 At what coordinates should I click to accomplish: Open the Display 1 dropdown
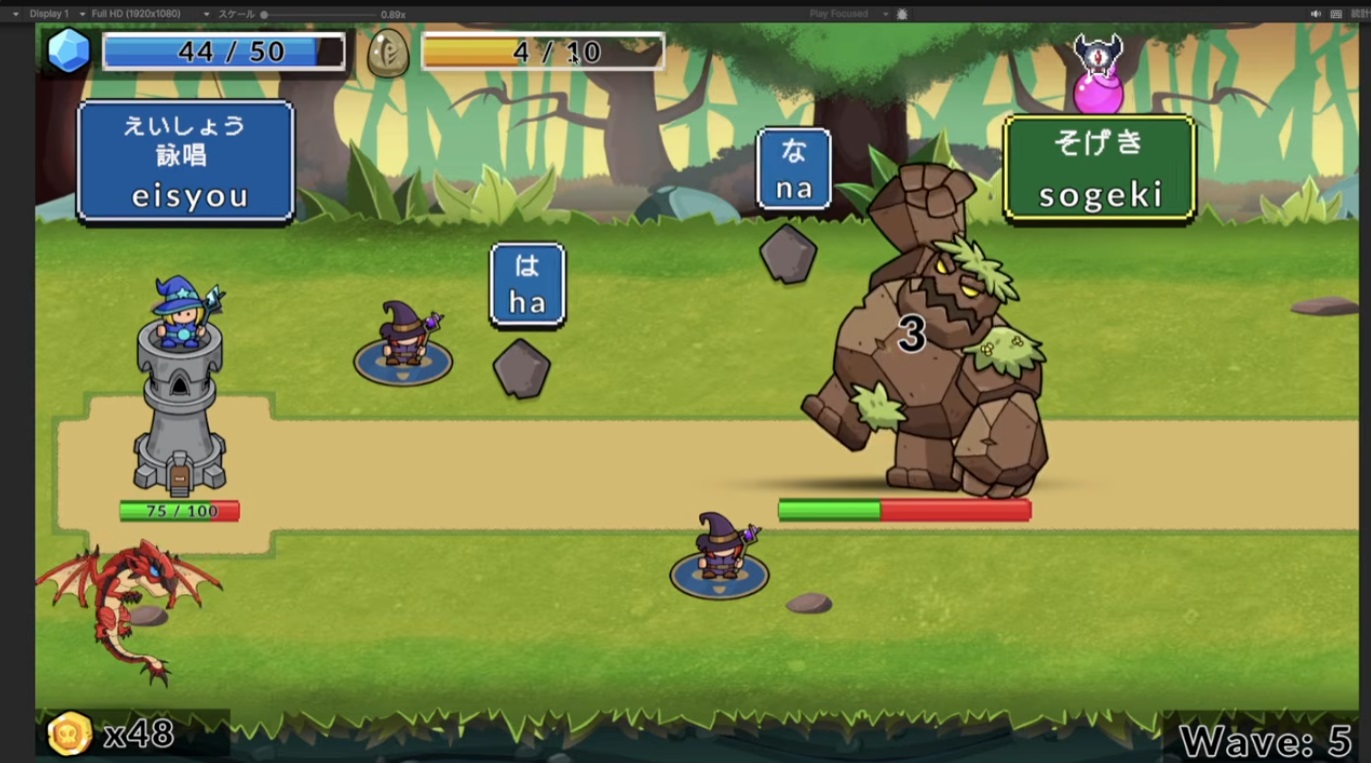point(44,14)
